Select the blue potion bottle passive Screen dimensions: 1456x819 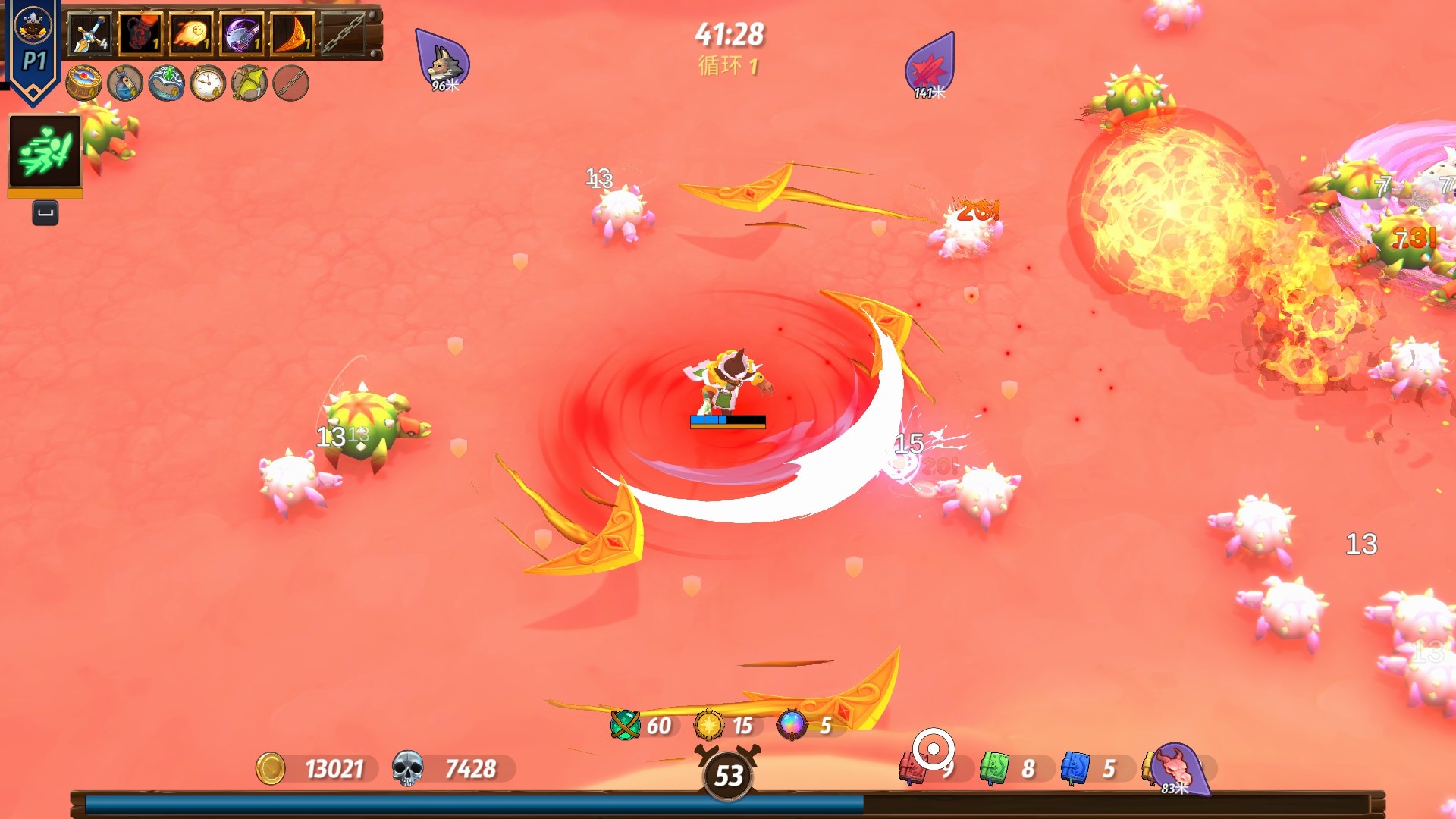coord(125,83)
